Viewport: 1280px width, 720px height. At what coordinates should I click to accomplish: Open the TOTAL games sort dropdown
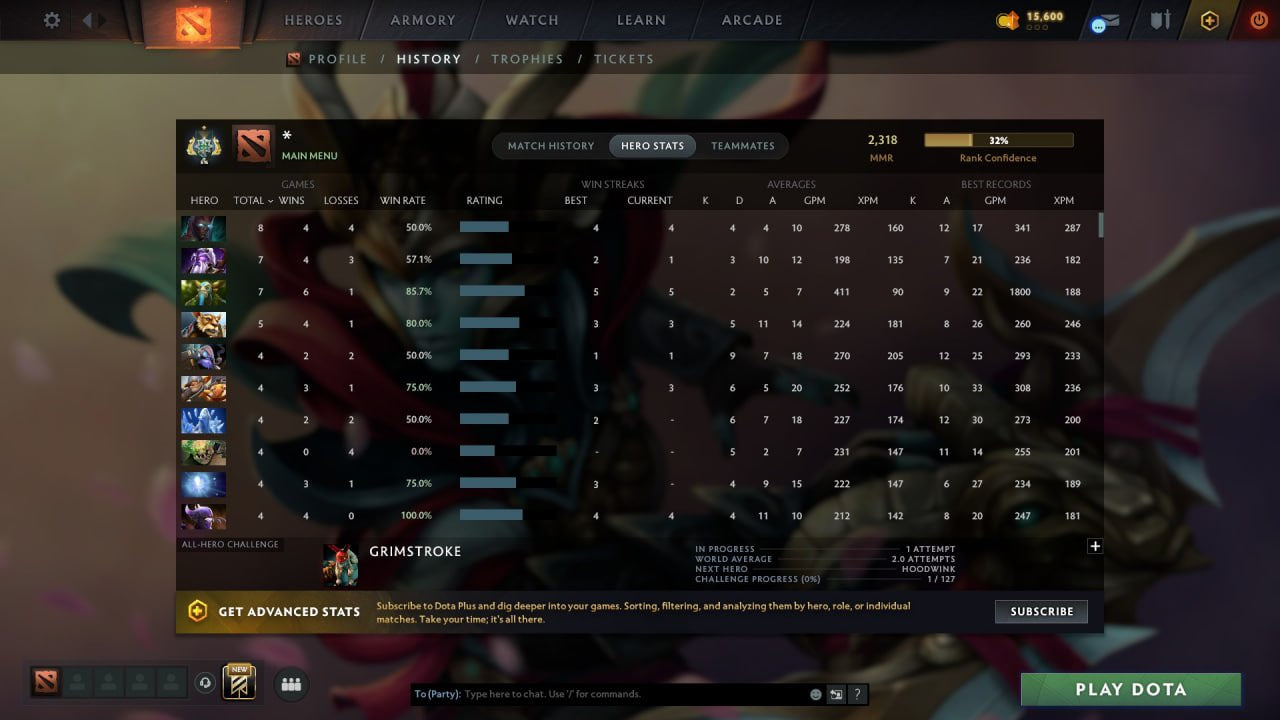251,200
